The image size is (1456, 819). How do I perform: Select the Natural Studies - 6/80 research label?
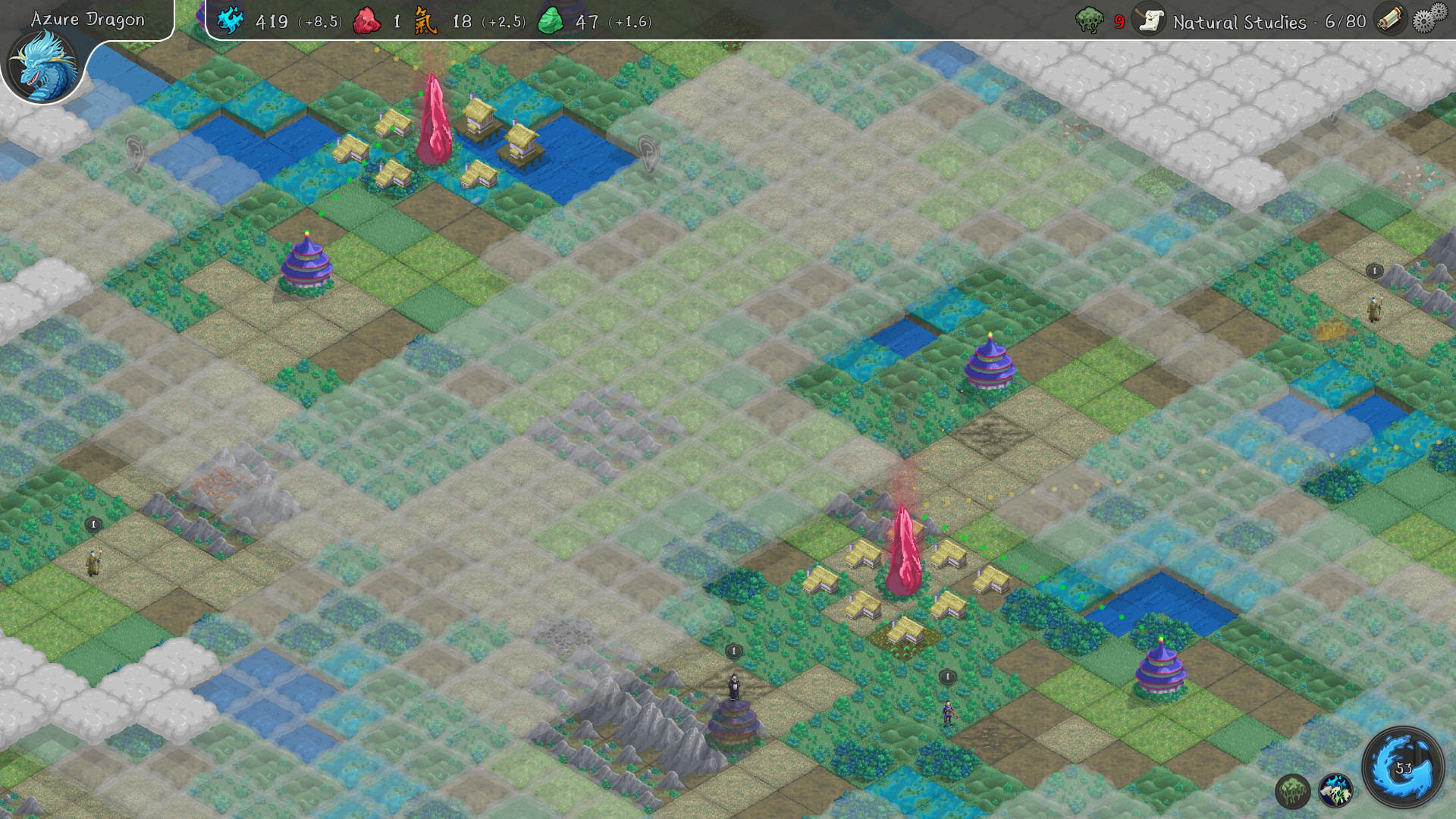tap(1266, 22)
